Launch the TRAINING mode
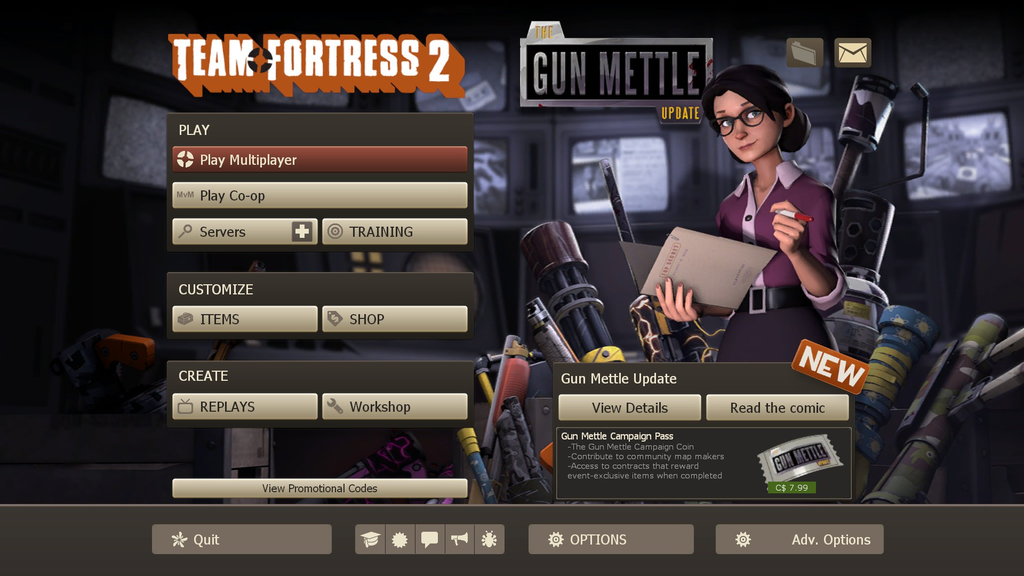Viewport: 1024px width, 576px height. pos(395,232)
